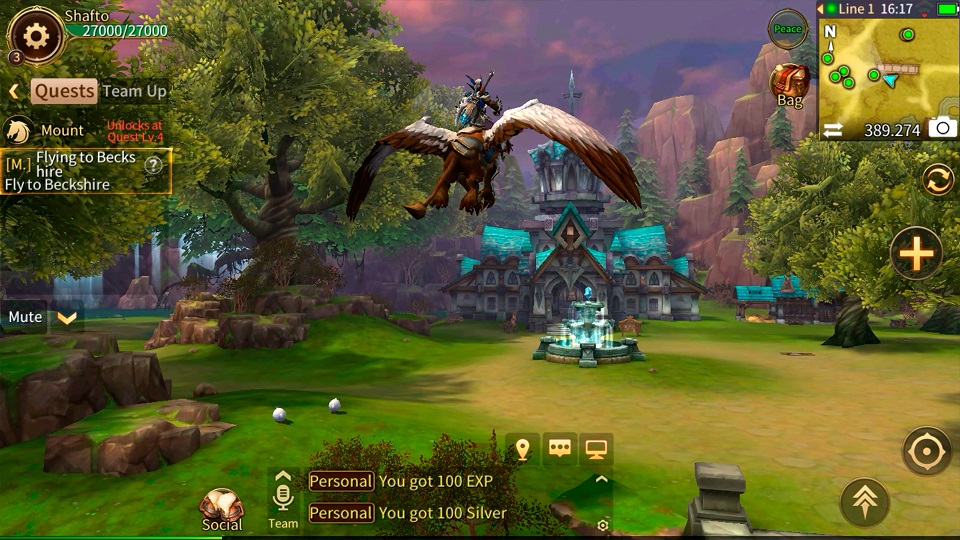Screen dimensions: 960x540
Task: Open the settings gear icon
Action: (36, 37)
